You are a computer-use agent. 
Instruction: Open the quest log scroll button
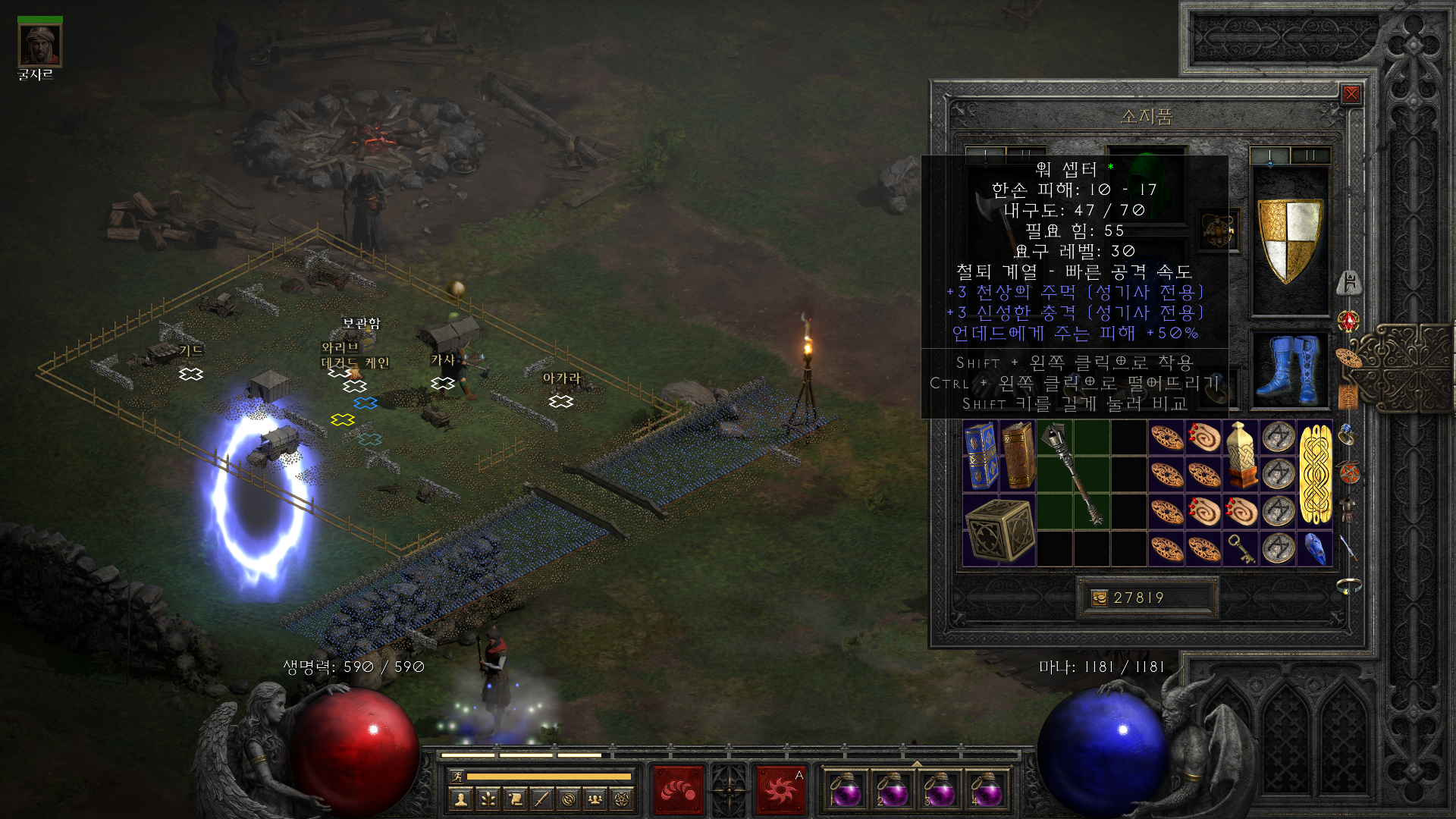pyautogui.click(x=515, y=799)
